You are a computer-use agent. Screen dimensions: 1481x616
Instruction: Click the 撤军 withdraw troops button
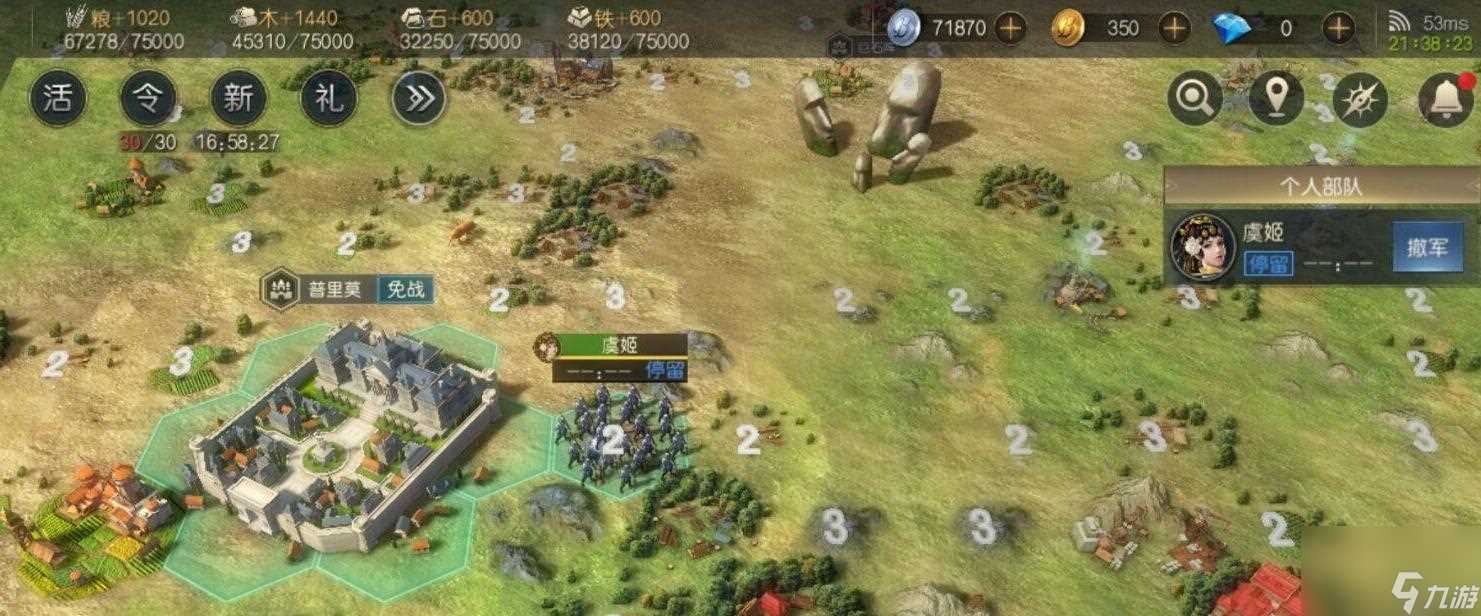[x=1427, y=248]
